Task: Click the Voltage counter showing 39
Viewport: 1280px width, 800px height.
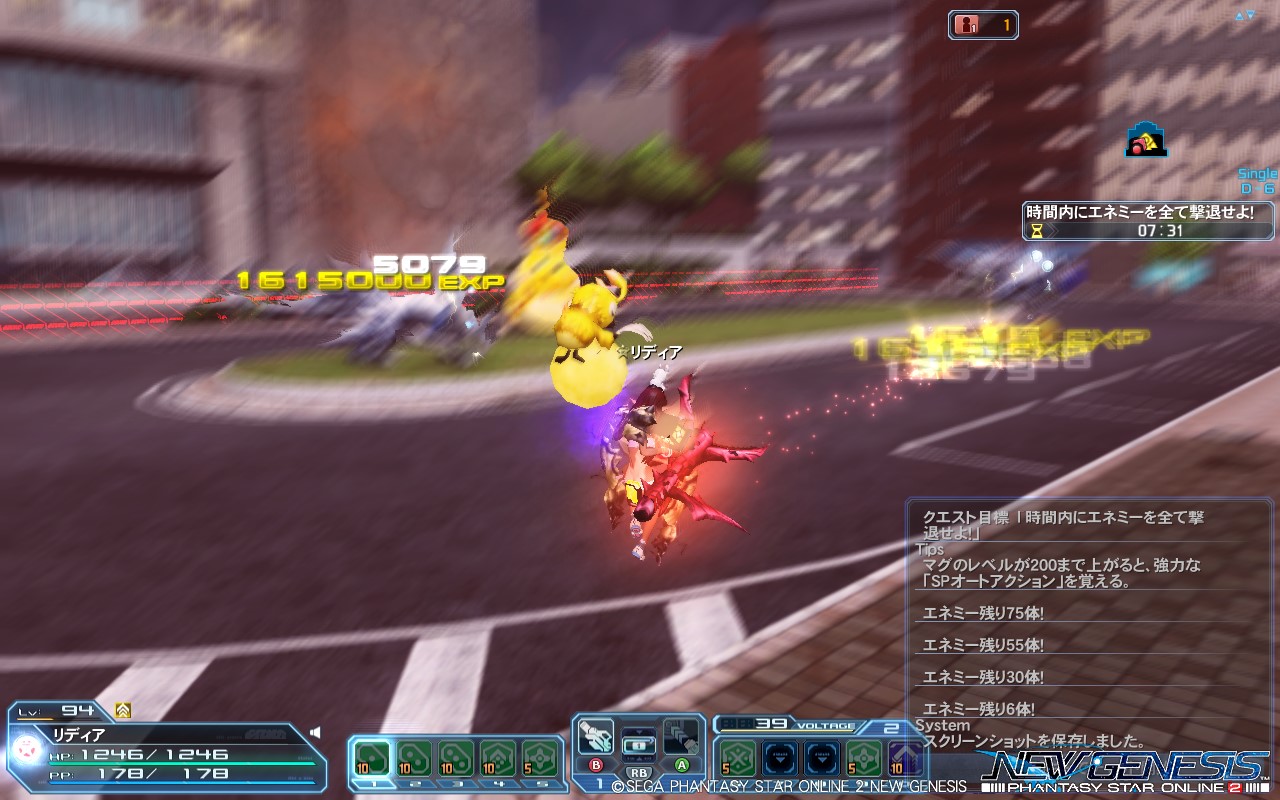Action: coord(770,723)
